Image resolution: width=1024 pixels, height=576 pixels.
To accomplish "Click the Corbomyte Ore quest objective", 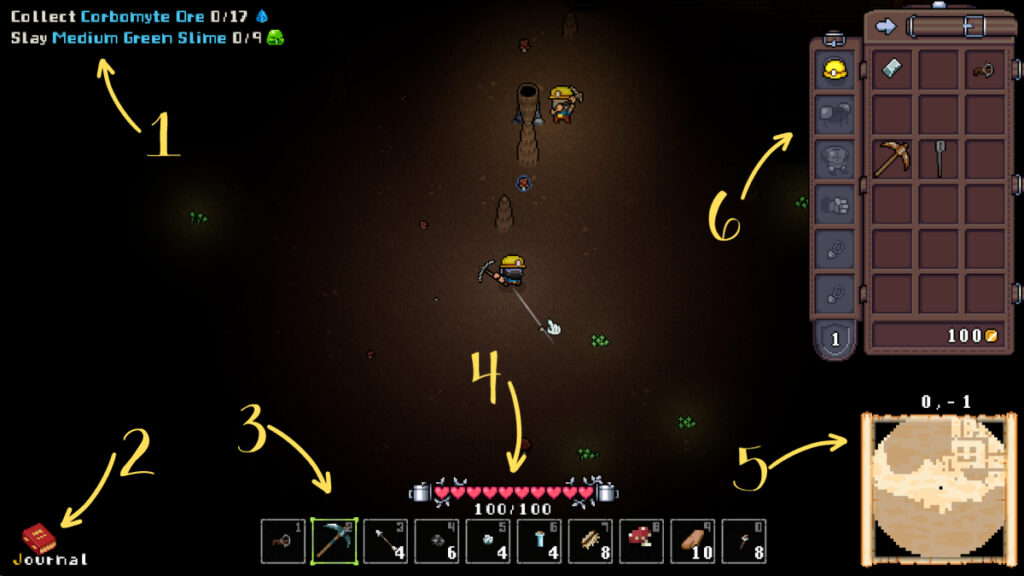I will [140, 17].
